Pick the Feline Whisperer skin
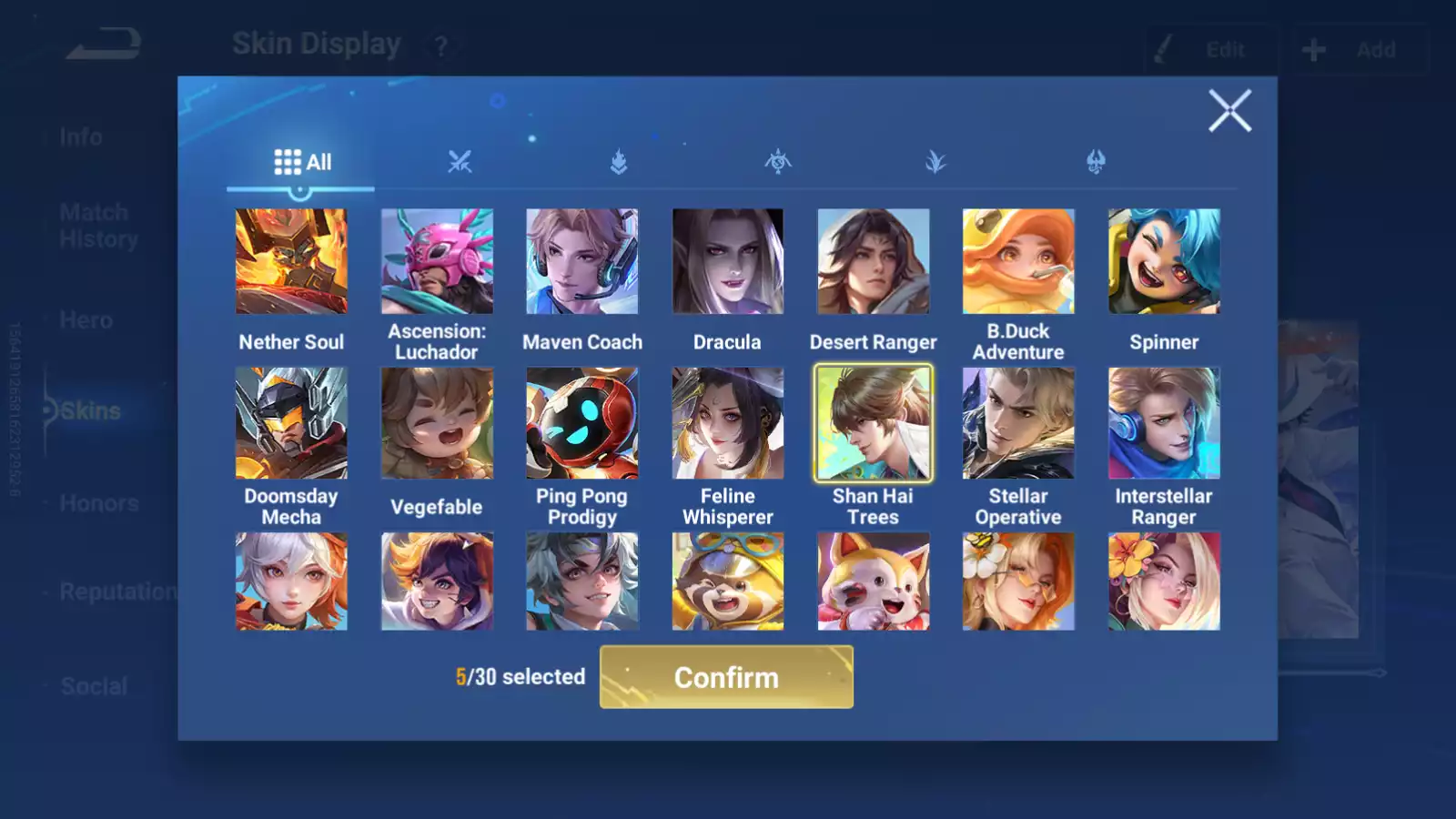1456x819 pixels. (x=727, y=423)
